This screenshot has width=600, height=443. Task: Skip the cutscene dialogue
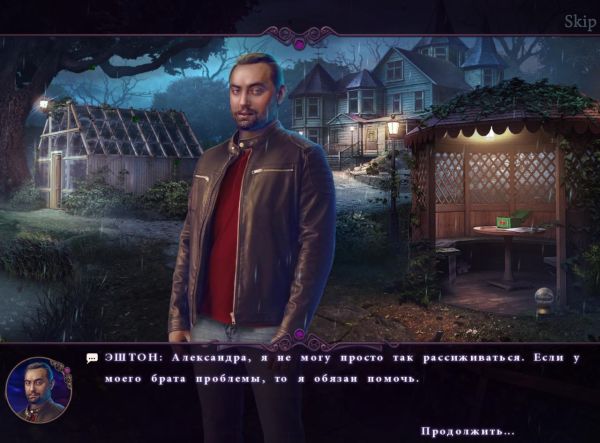(x=579, y=22)
